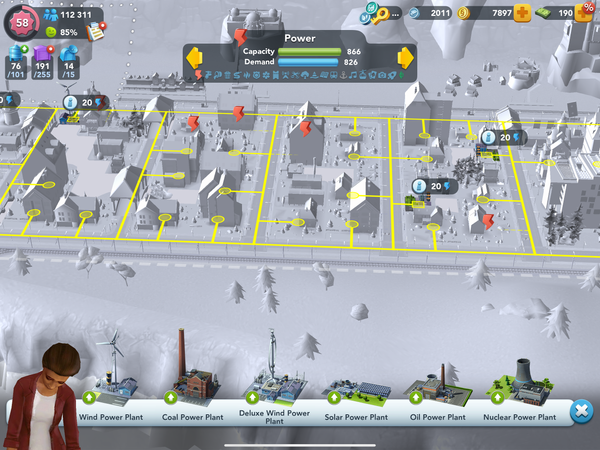The width and height of the screenshot is (600, 450).
Task: Tap the blue storage 76/101 icon
Action: click(15, 58)
